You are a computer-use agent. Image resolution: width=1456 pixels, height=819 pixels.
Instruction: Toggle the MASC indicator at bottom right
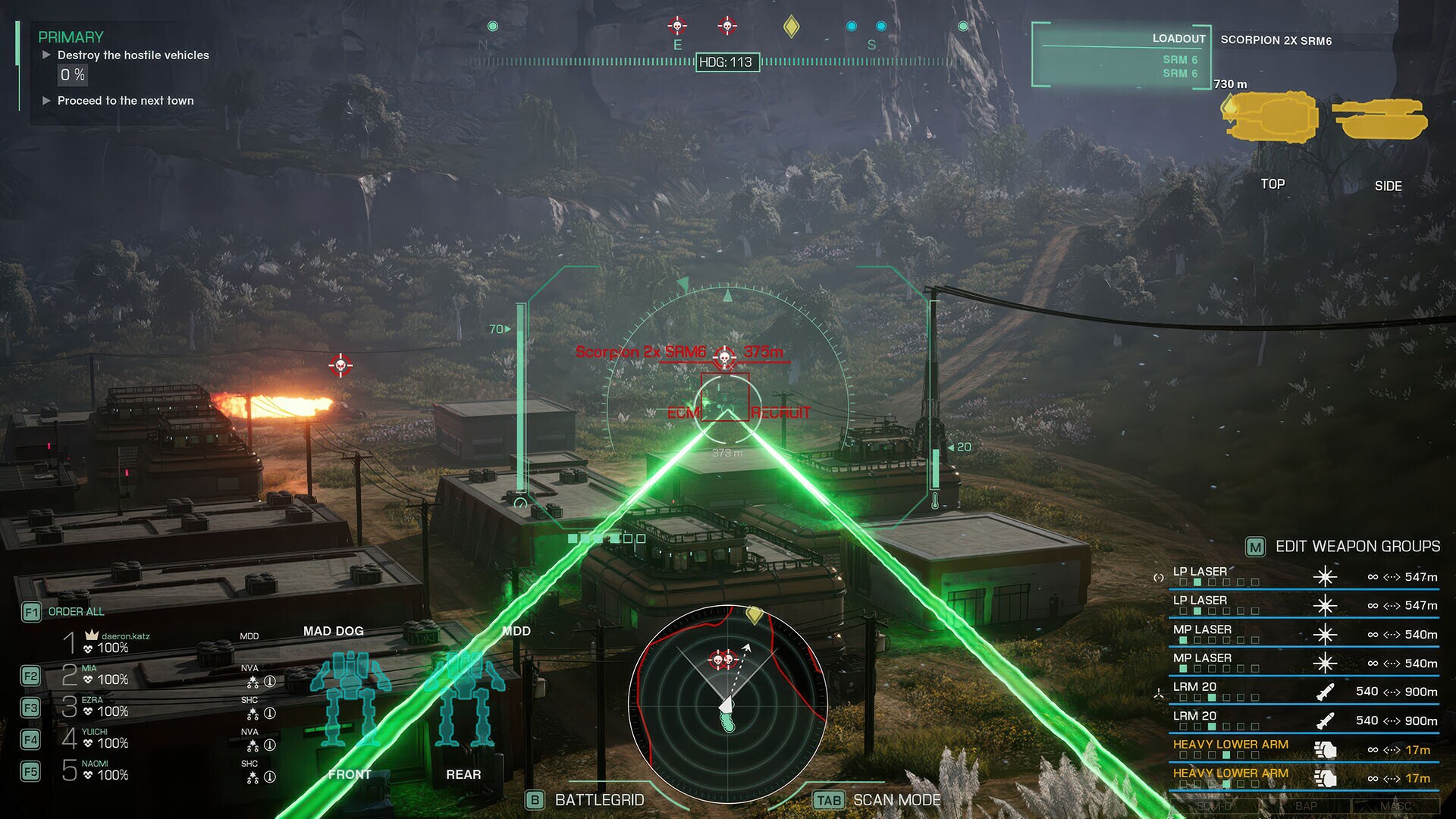(1396, 805)
